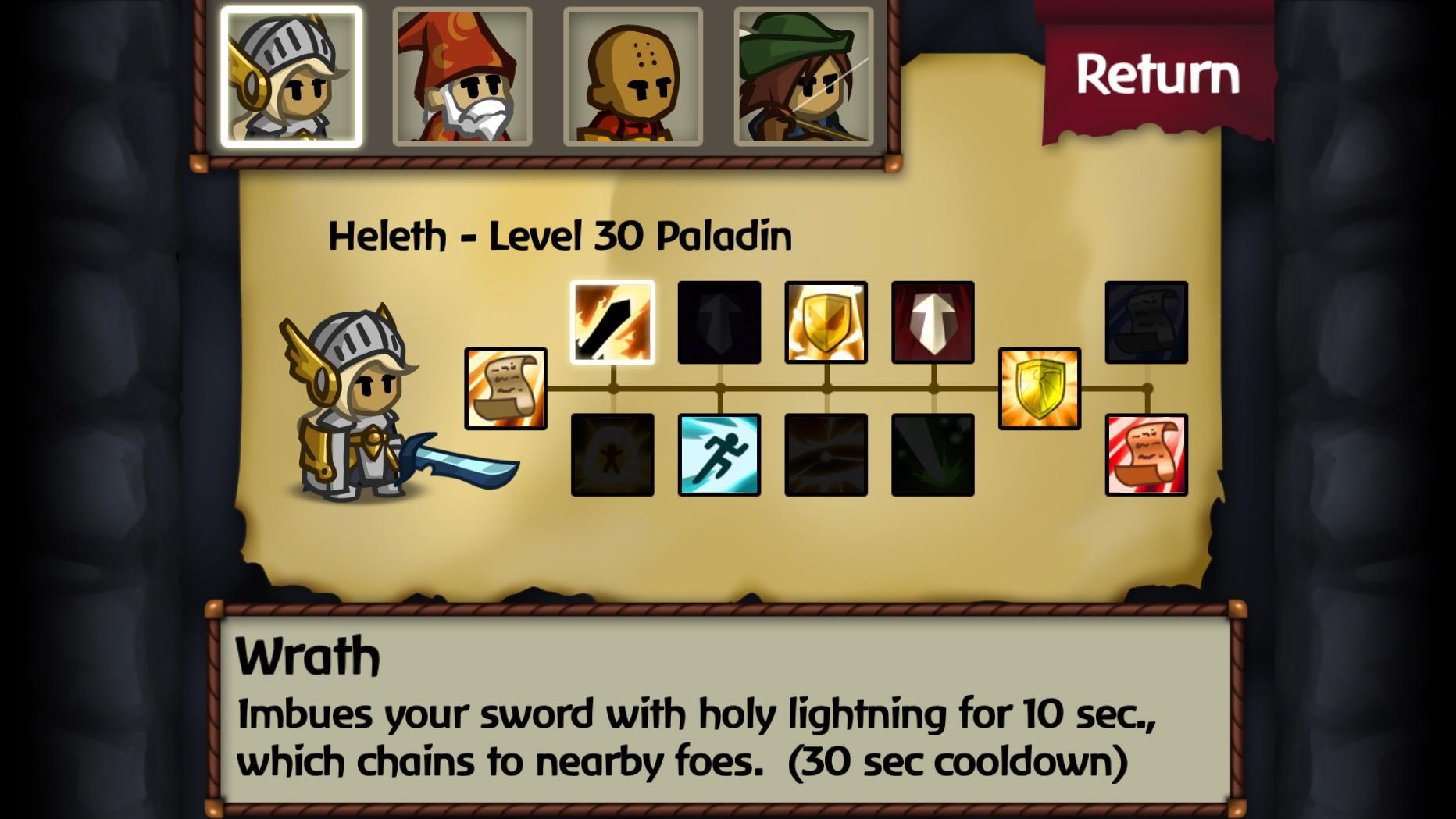Image resolution: width=1456 pixels, height=819 pixels.
Task: Click the shadowed gold shield skill top row
Action: [x=826, y=322]
